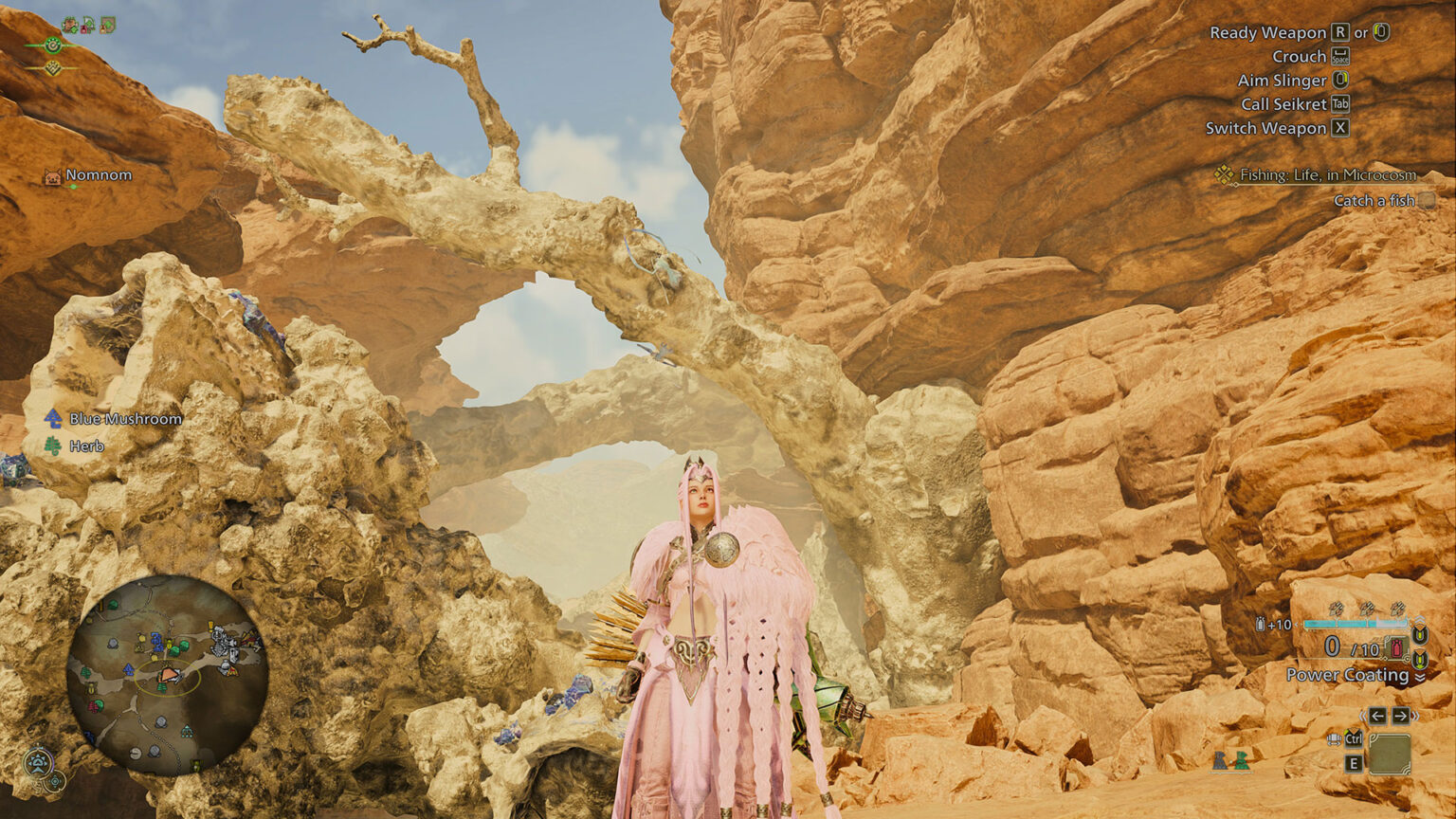Click the fishing quest banner icon
The image size is (1456, 819).
click(1224, 174)
